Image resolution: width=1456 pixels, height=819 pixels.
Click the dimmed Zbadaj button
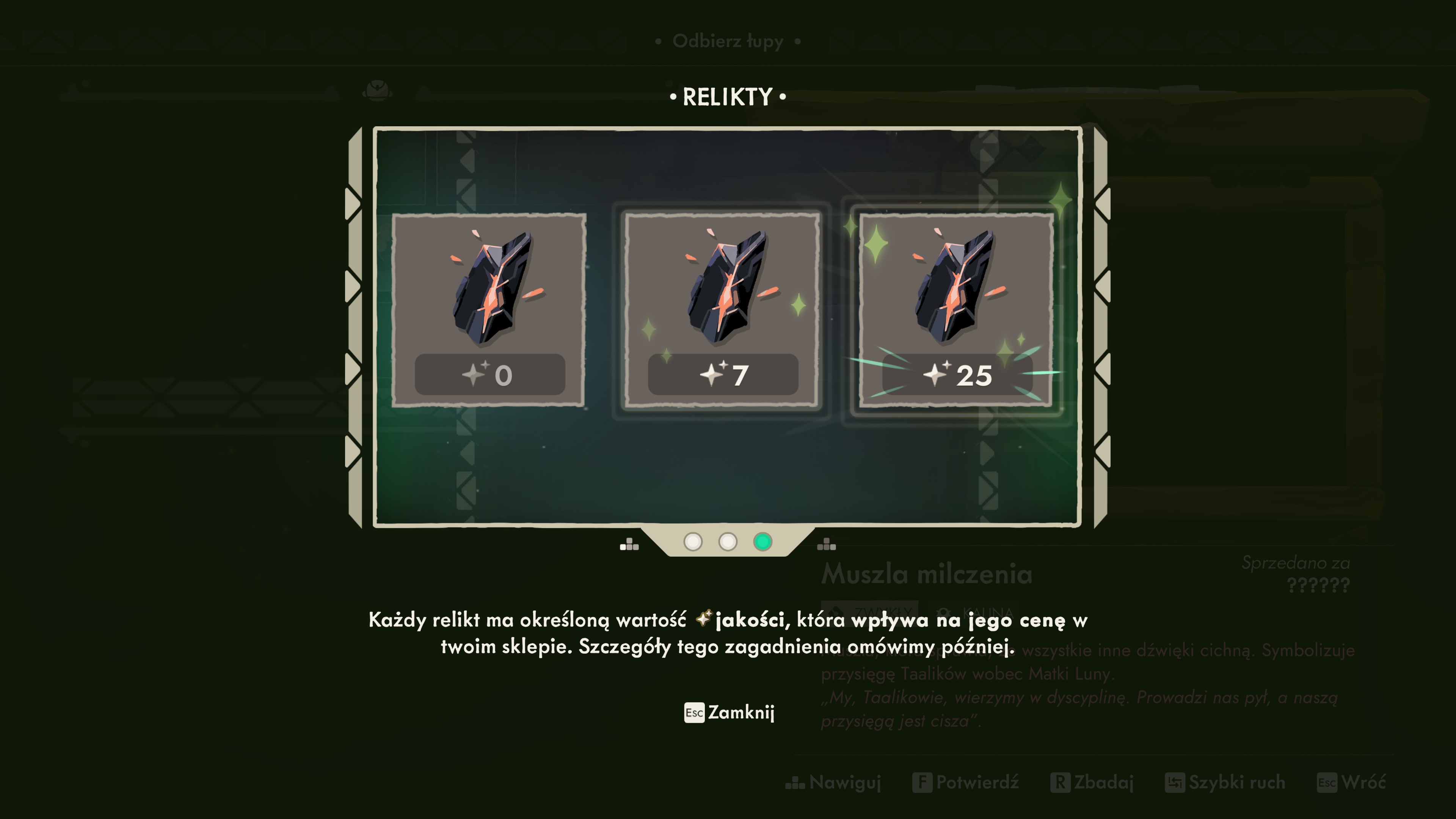(x=1092, y=783)
